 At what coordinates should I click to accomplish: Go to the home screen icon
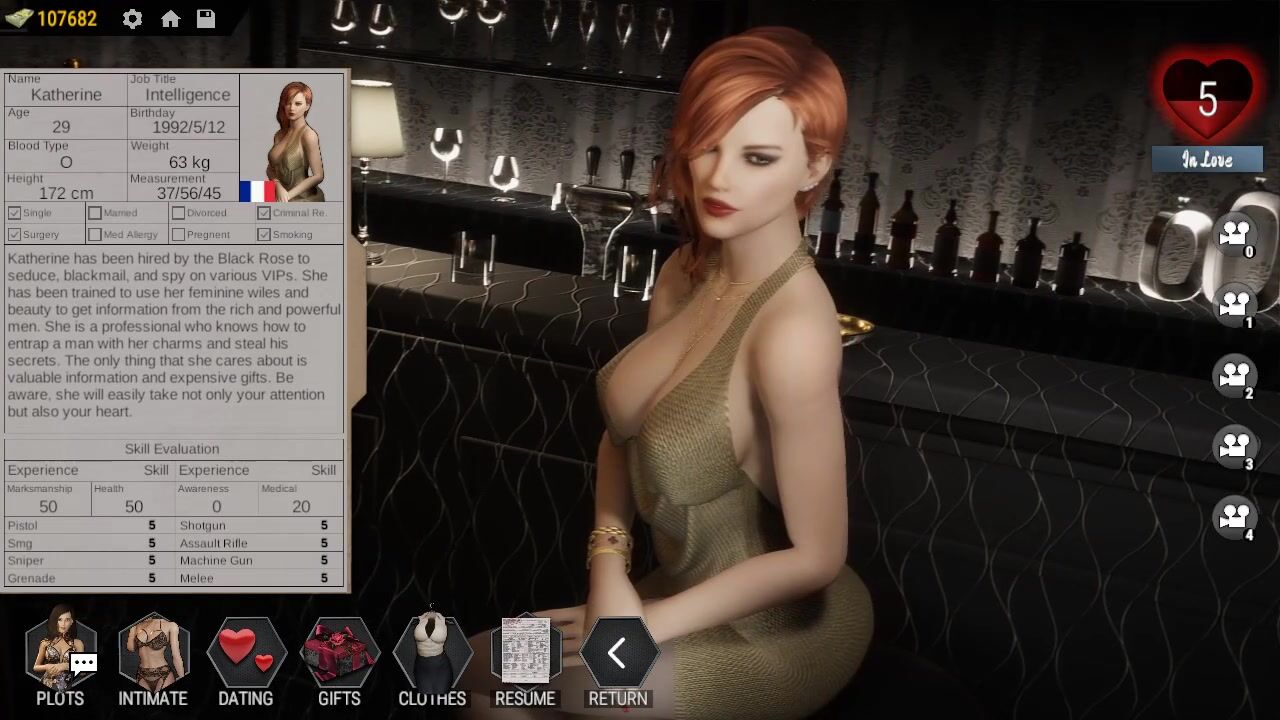tap(170, 19)
